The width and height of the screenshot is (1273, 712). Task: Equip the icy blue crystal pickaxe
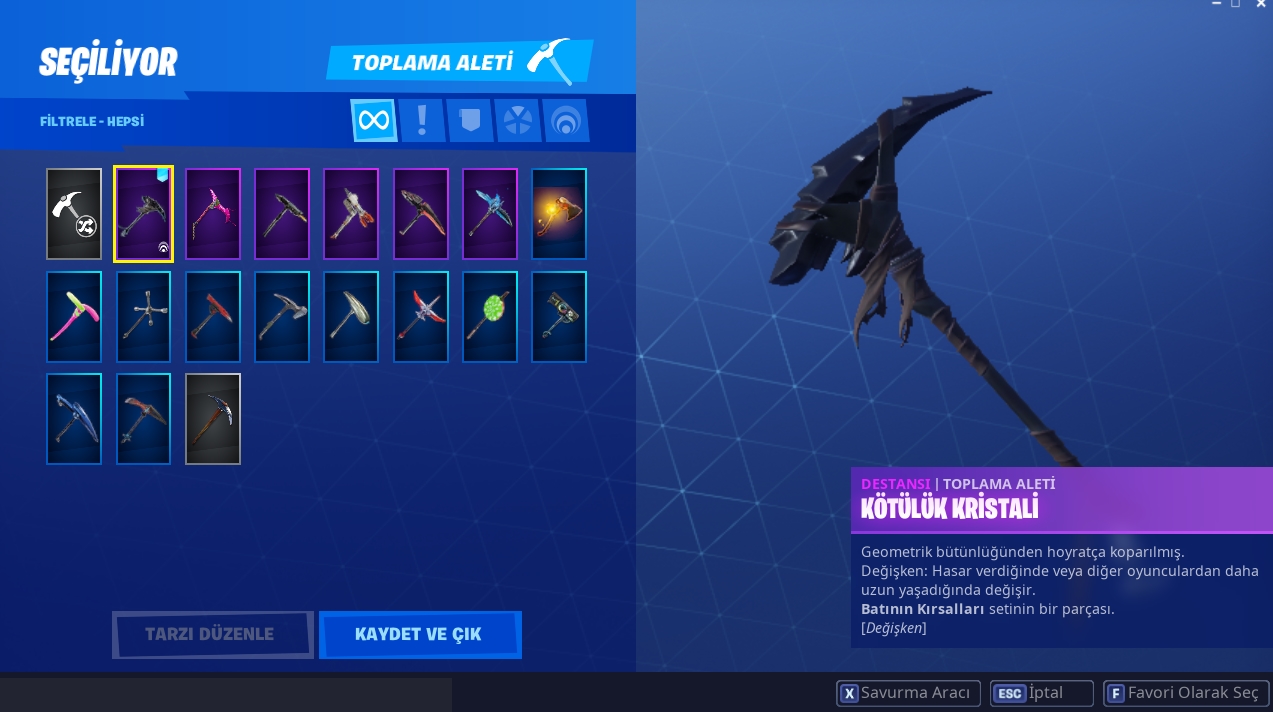click(x=490, y=214)
